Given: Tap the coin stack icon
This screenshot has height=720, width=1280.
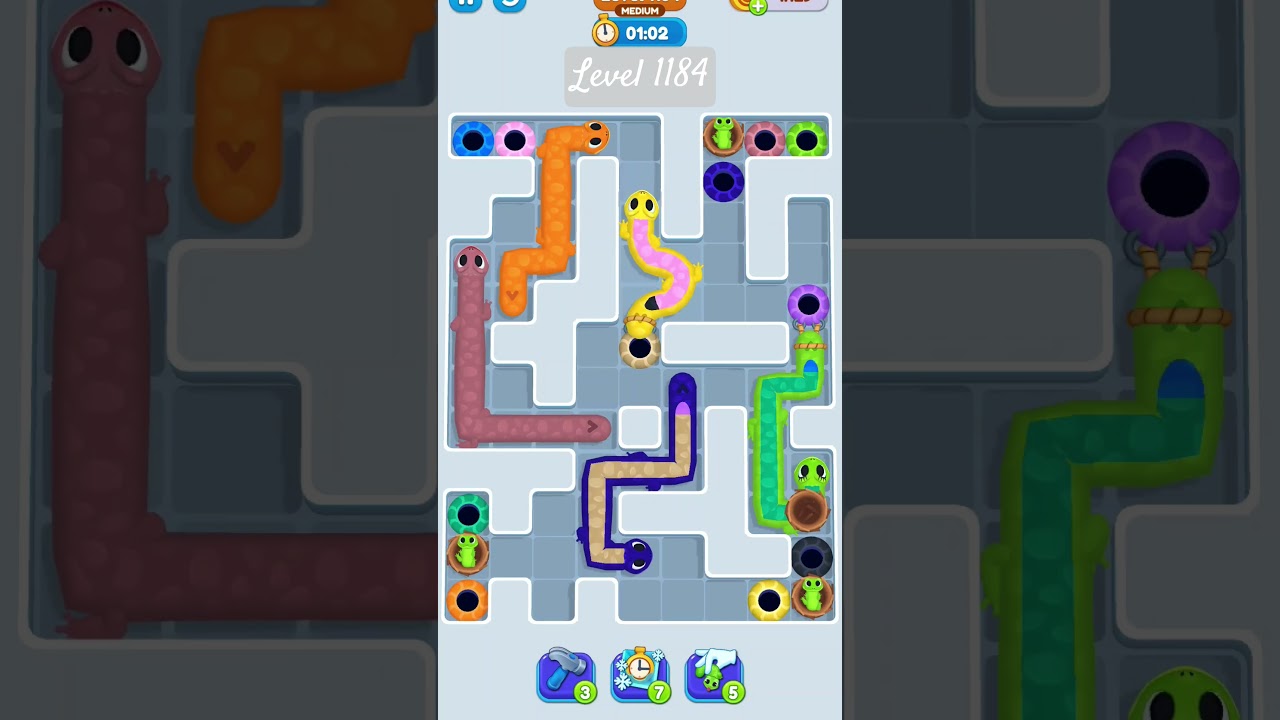Looking at the screenshot, I should (737, 4).
